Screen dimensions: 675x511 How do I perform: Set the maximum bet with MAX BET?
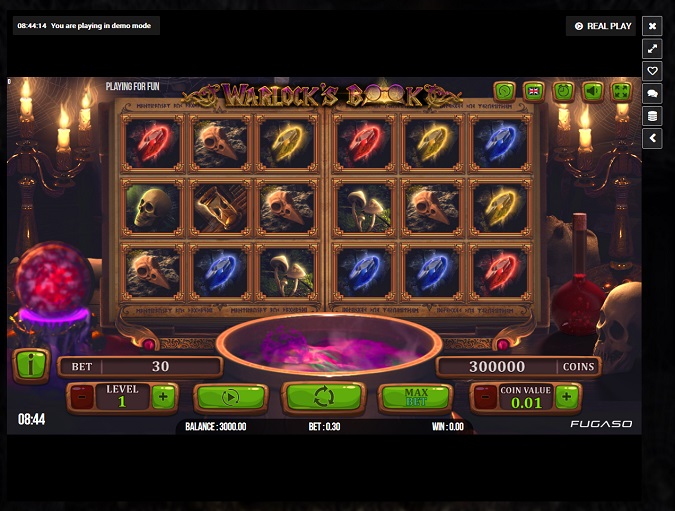(x=415, y=397)
